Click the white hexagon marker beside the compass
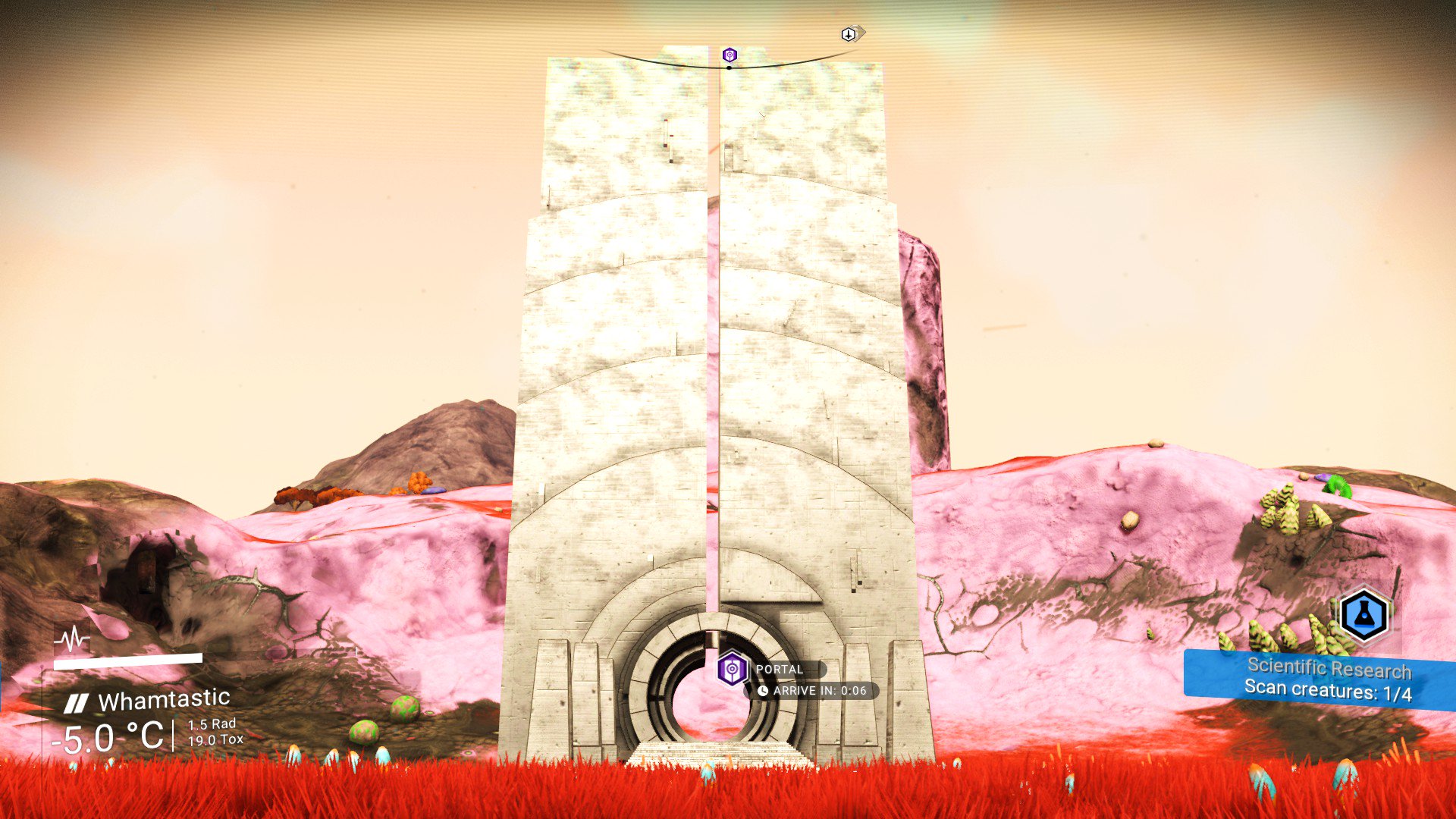The height and width of the screenshot is (819, 1456). tap(849, 34)
